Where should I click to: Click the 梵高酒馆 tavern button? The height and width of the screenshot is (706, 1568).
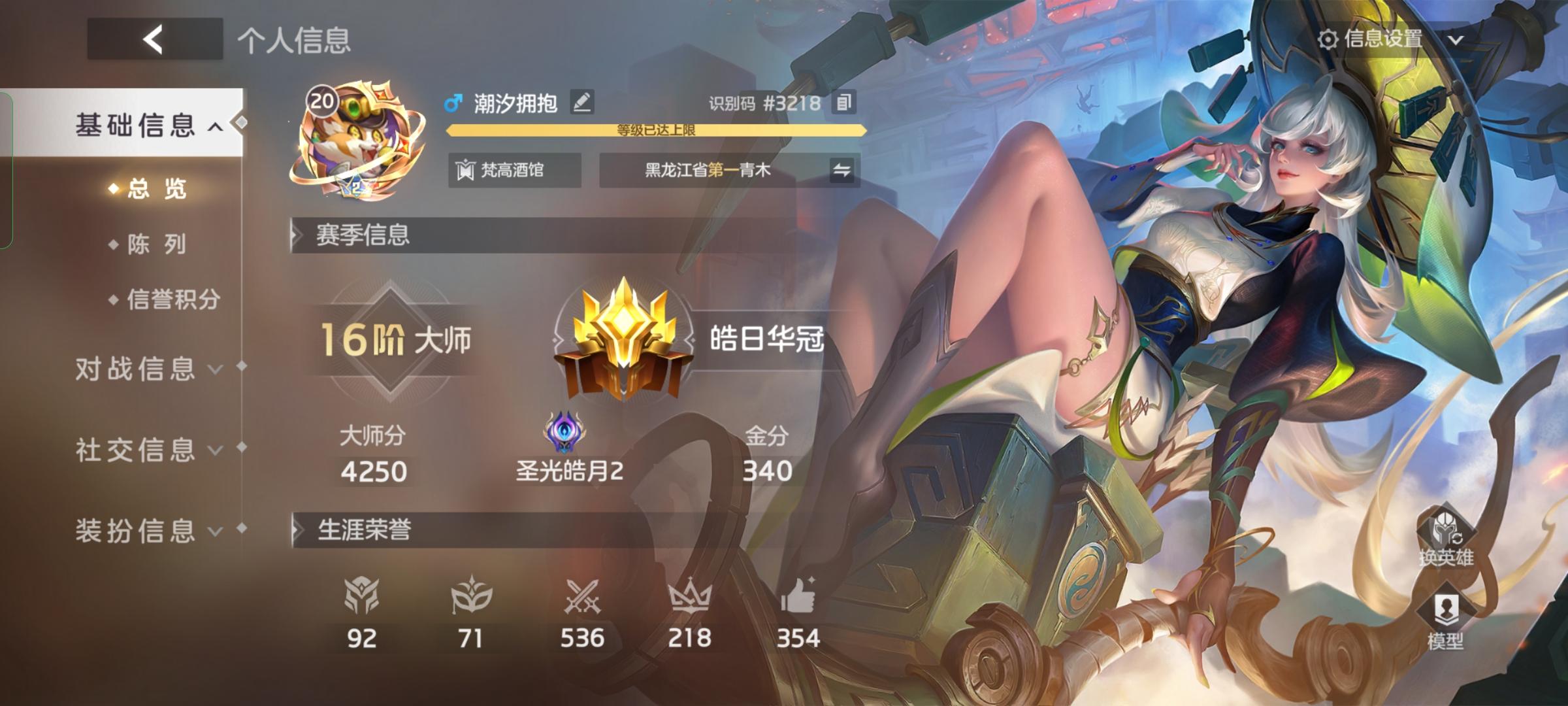(514, 170)
